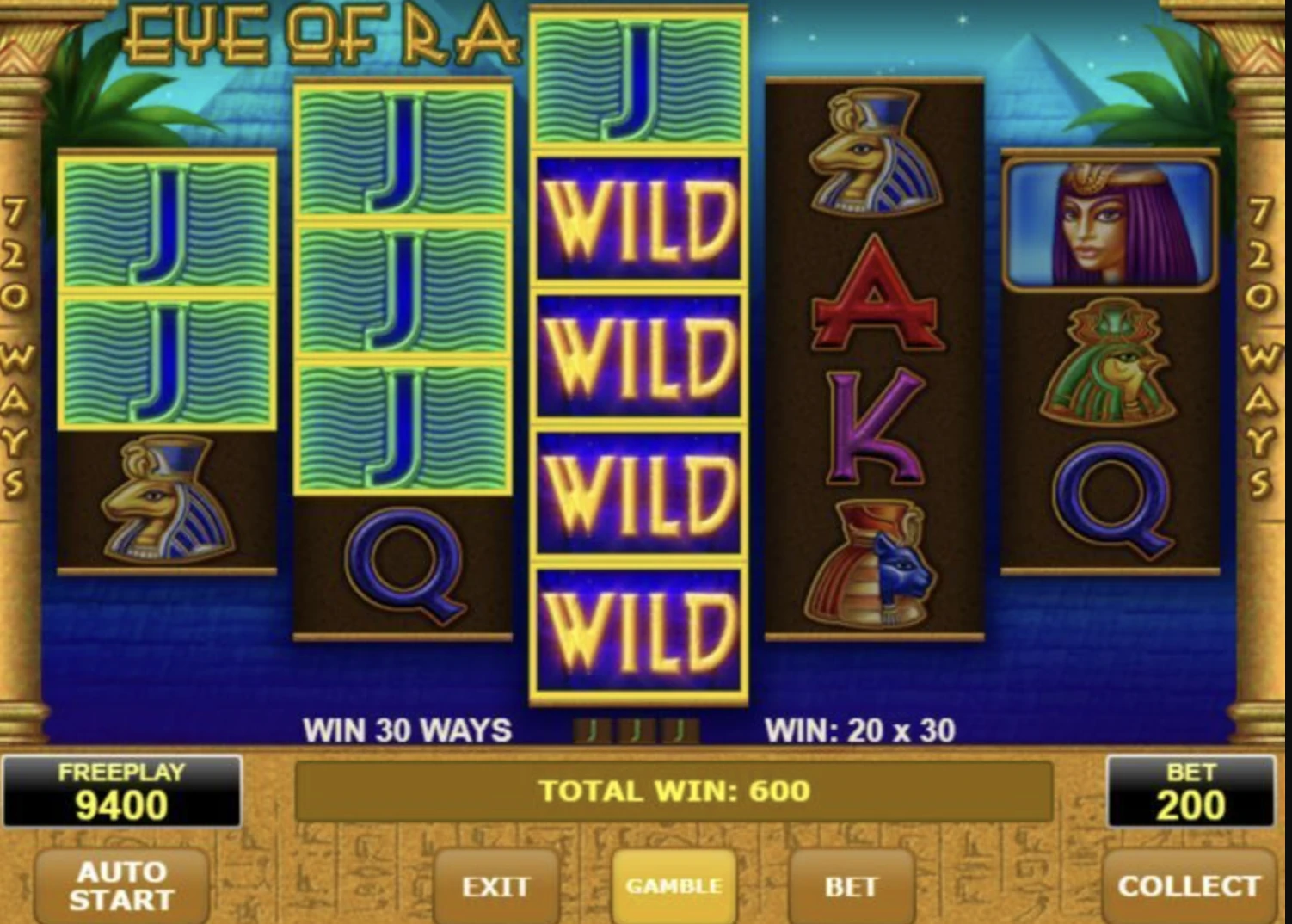The image size is (1292, 924).
Task: Click the EXIT button
Action: [x=497, y=888]
